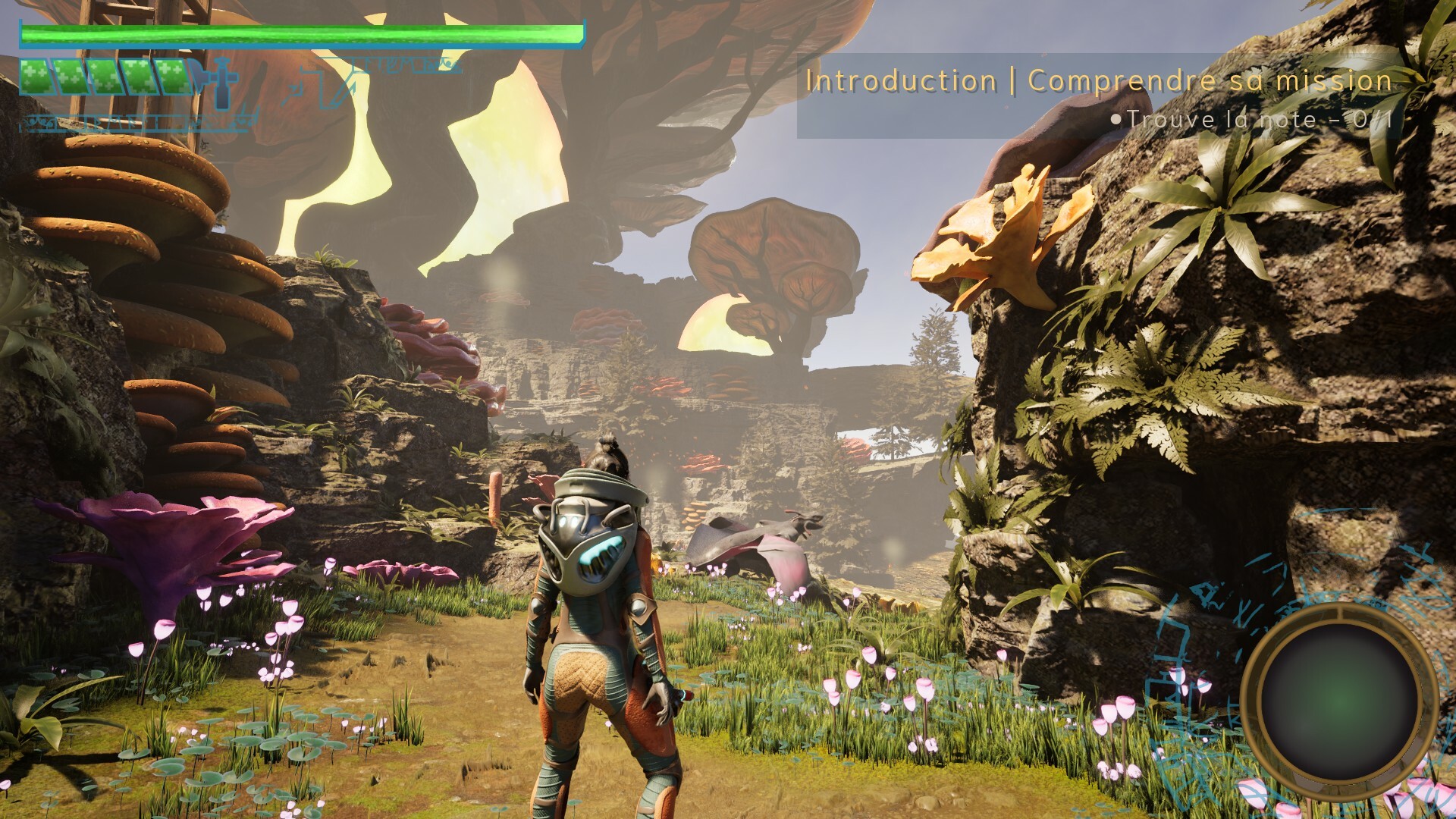
Task: Toggle the second health pack pip
Action: click(71, 76)
